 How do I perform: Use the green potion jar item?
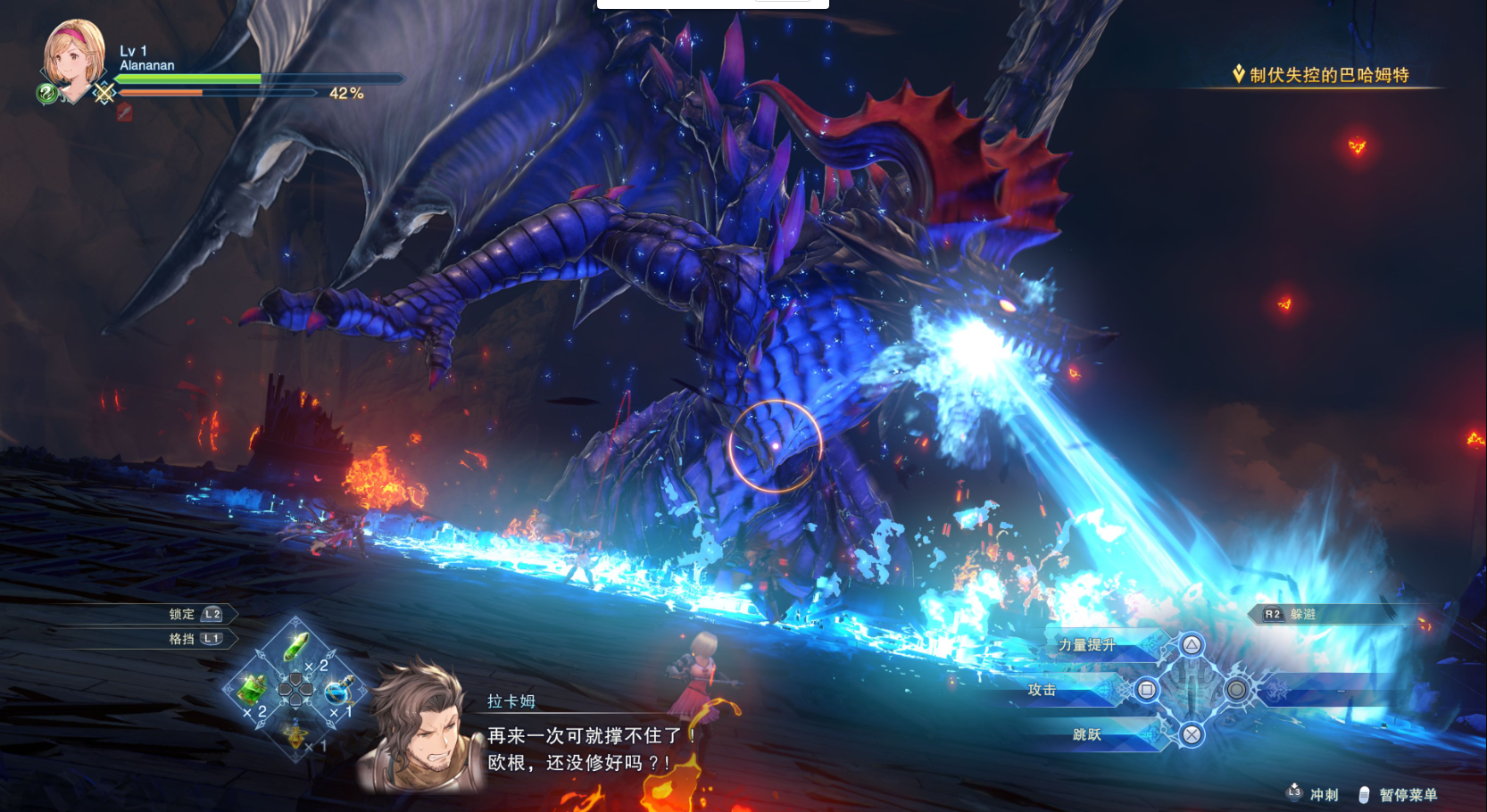coord(252,689)
